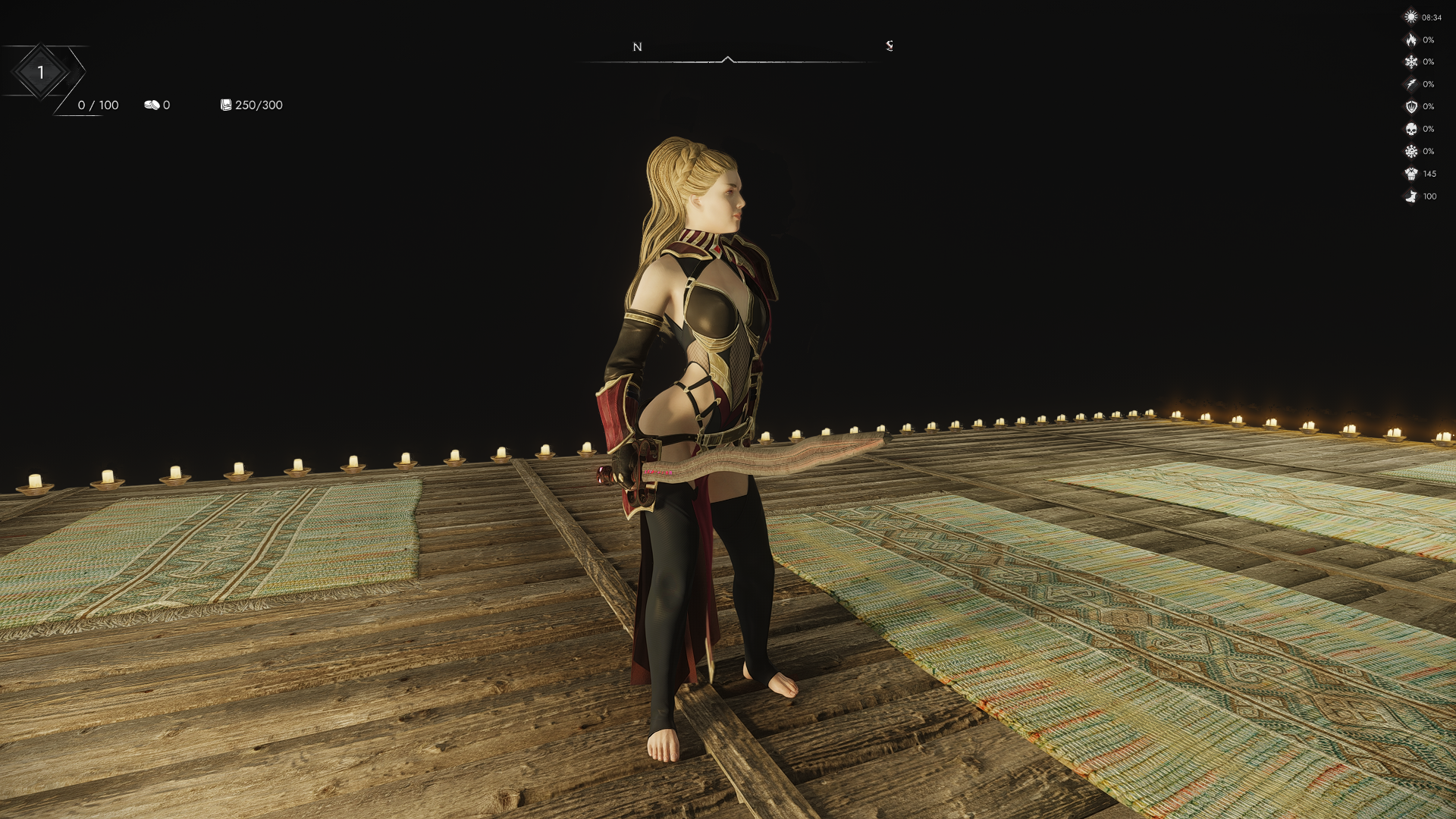Select the fire resistance icon
The image size is (1456, 819).
pos(1411,39)
